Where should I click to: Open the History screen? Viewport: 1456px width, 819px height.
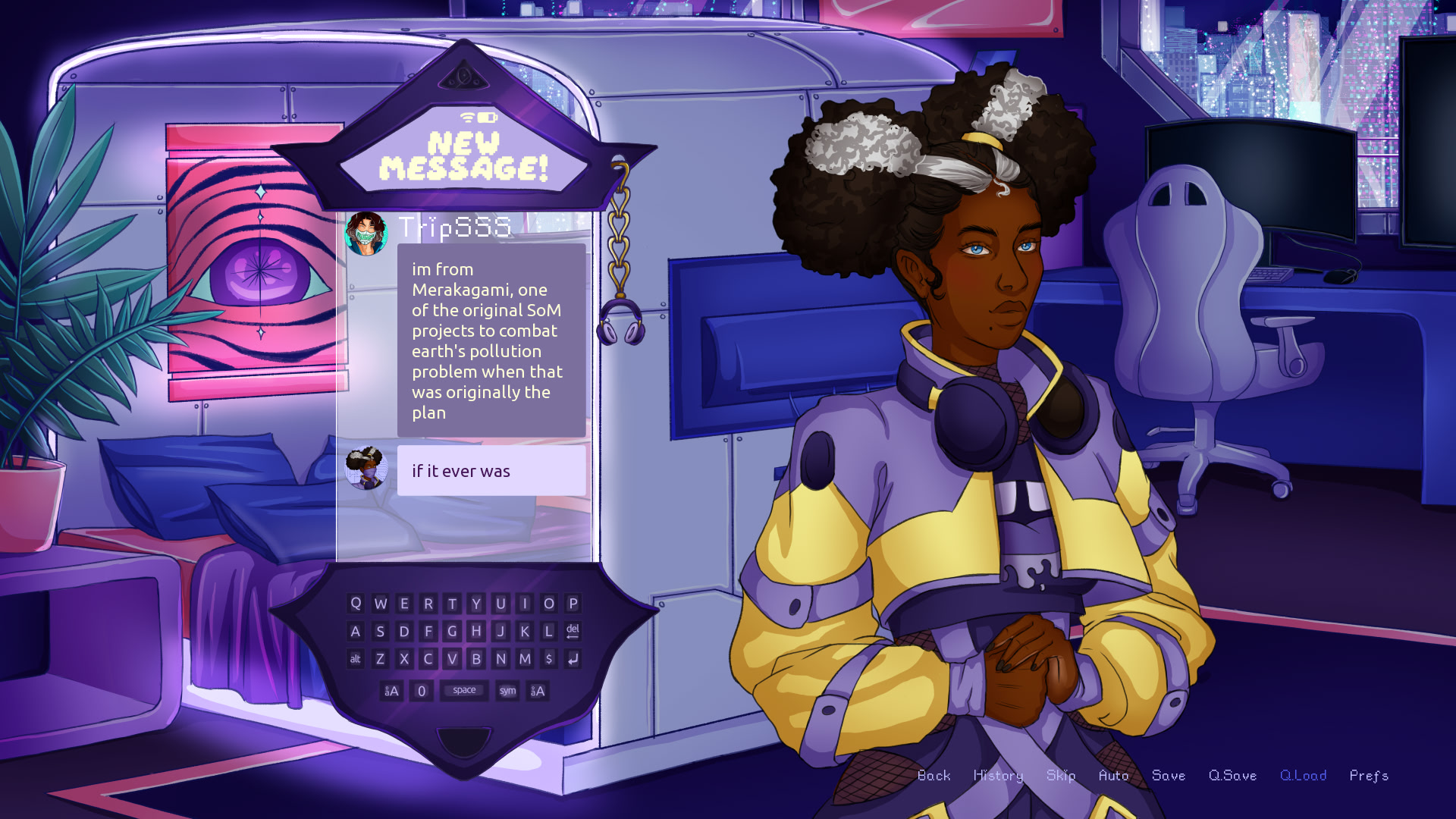(x=997, y=776)
